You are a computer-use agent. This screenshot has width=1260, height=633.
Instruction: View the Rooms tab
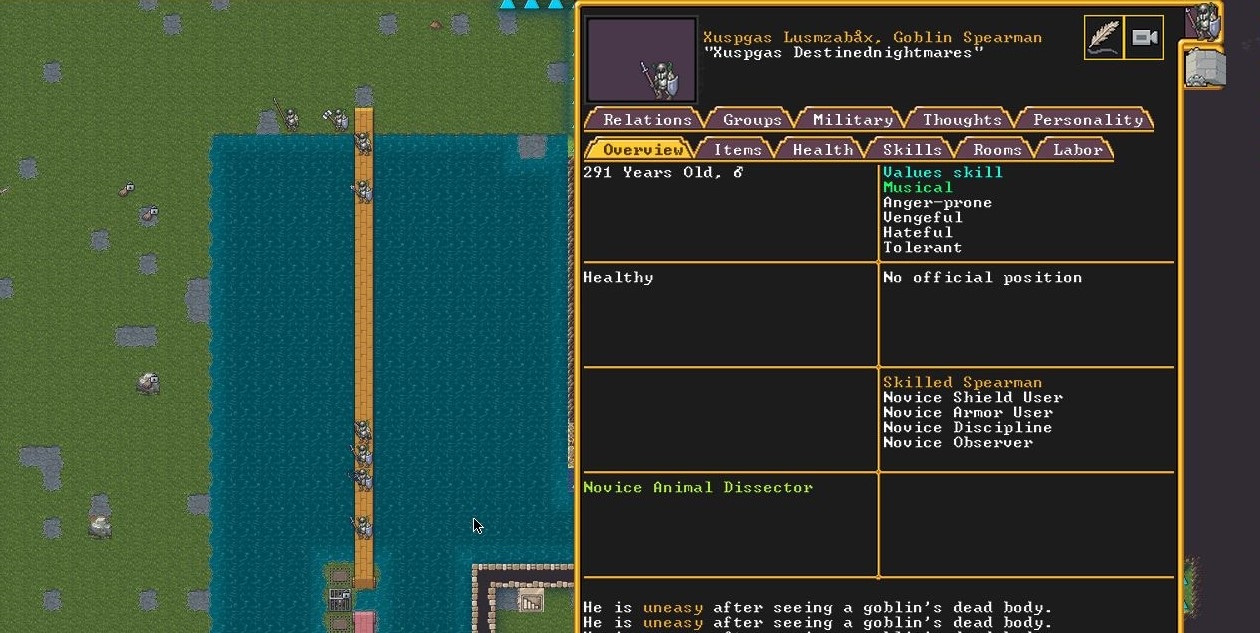[x=998, y=149]
